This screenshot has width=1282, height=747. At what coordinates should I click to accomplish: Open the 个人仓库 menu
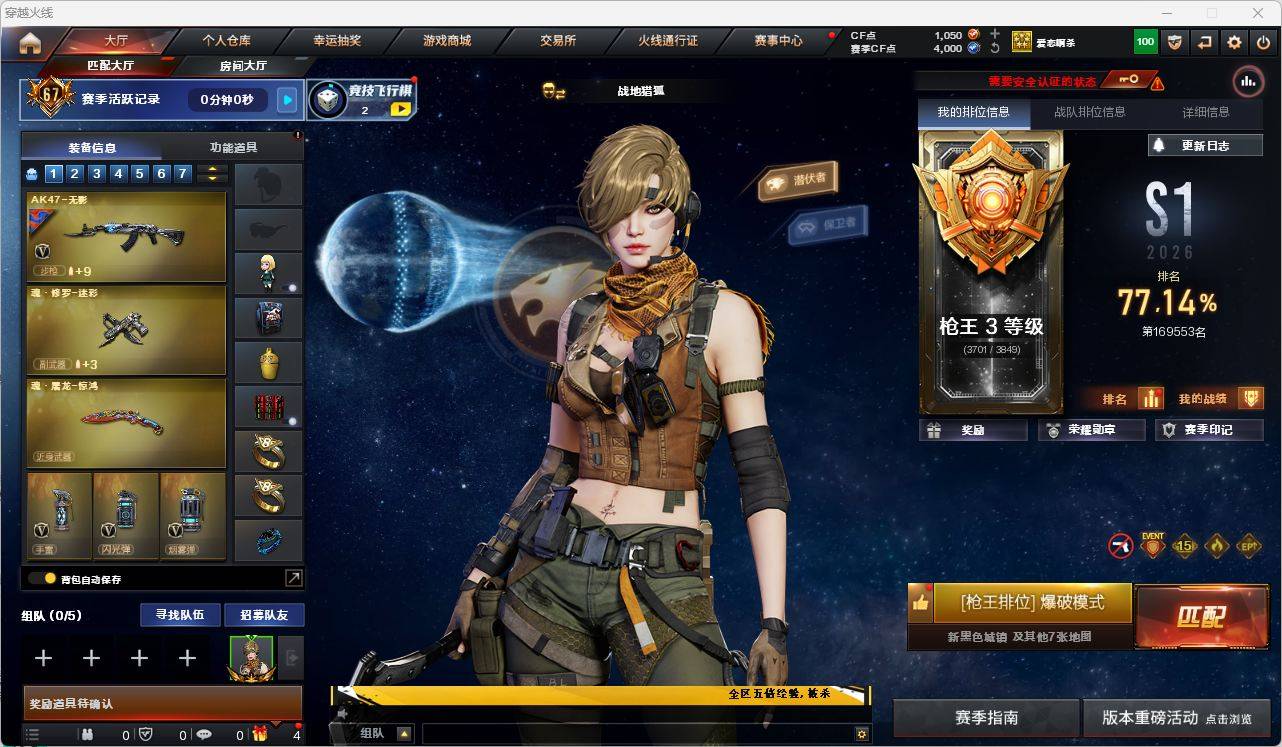tap(227, 41)
